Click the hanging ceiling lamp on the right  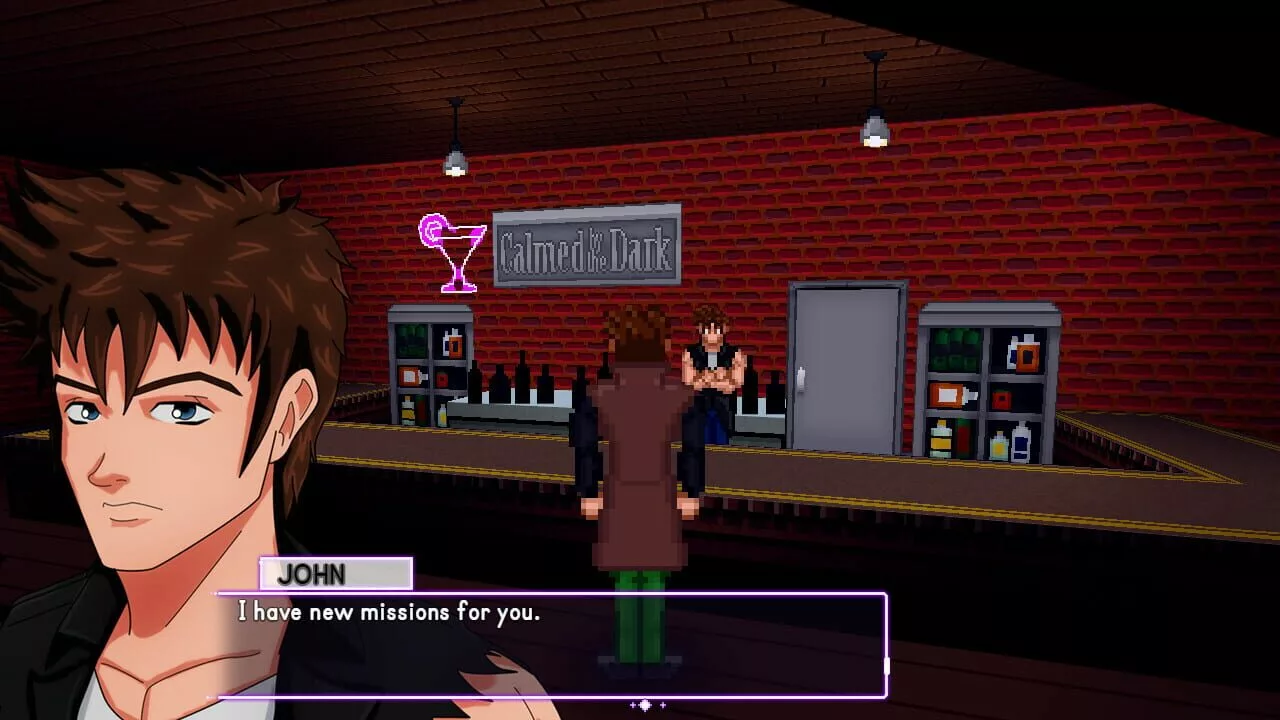click(873, 120)
